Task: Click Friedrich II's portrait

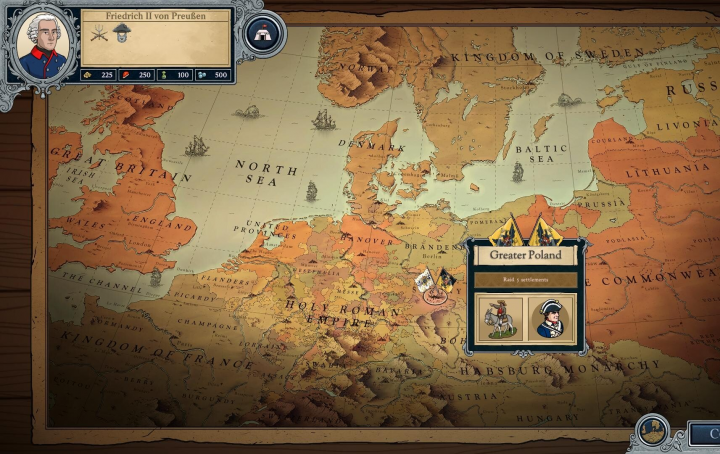Action: point(42,45)
